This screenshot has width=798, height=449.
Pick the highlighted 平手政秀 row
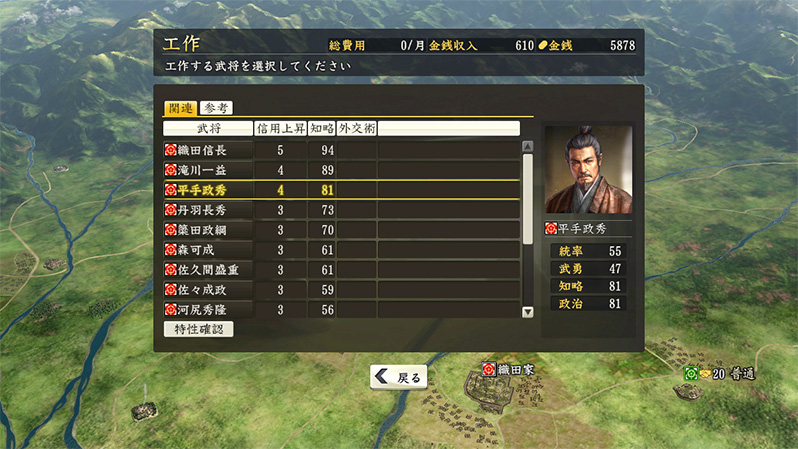(x=208, y=190)
